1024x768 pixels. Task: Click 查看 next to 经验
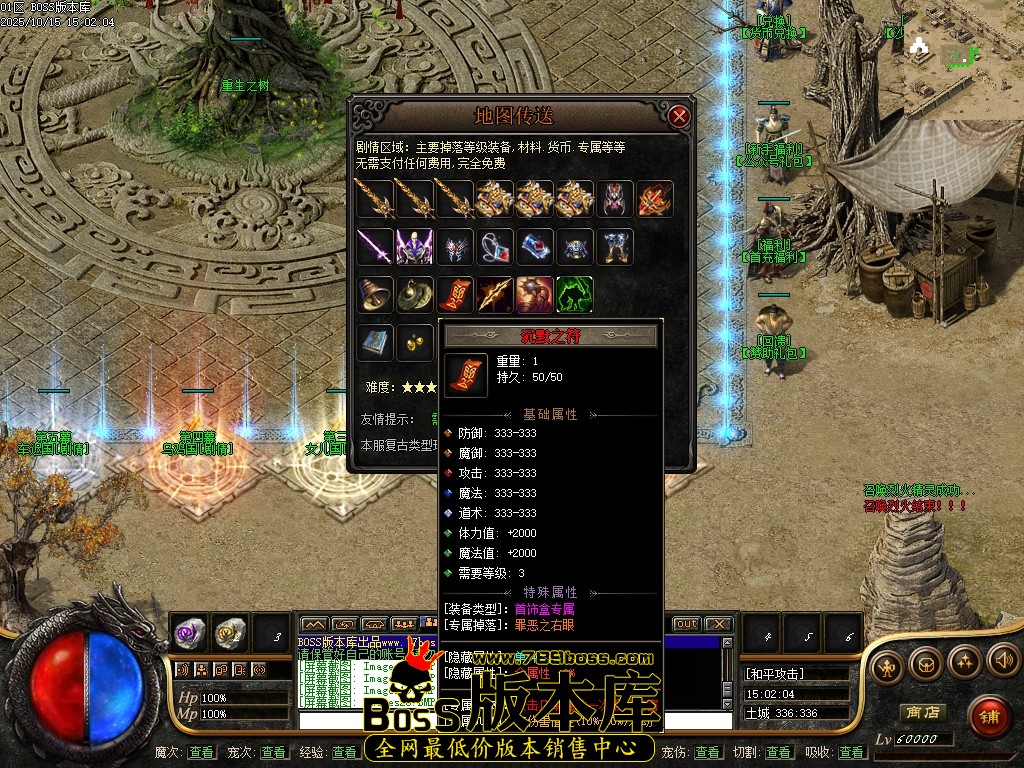pos(345,752)
